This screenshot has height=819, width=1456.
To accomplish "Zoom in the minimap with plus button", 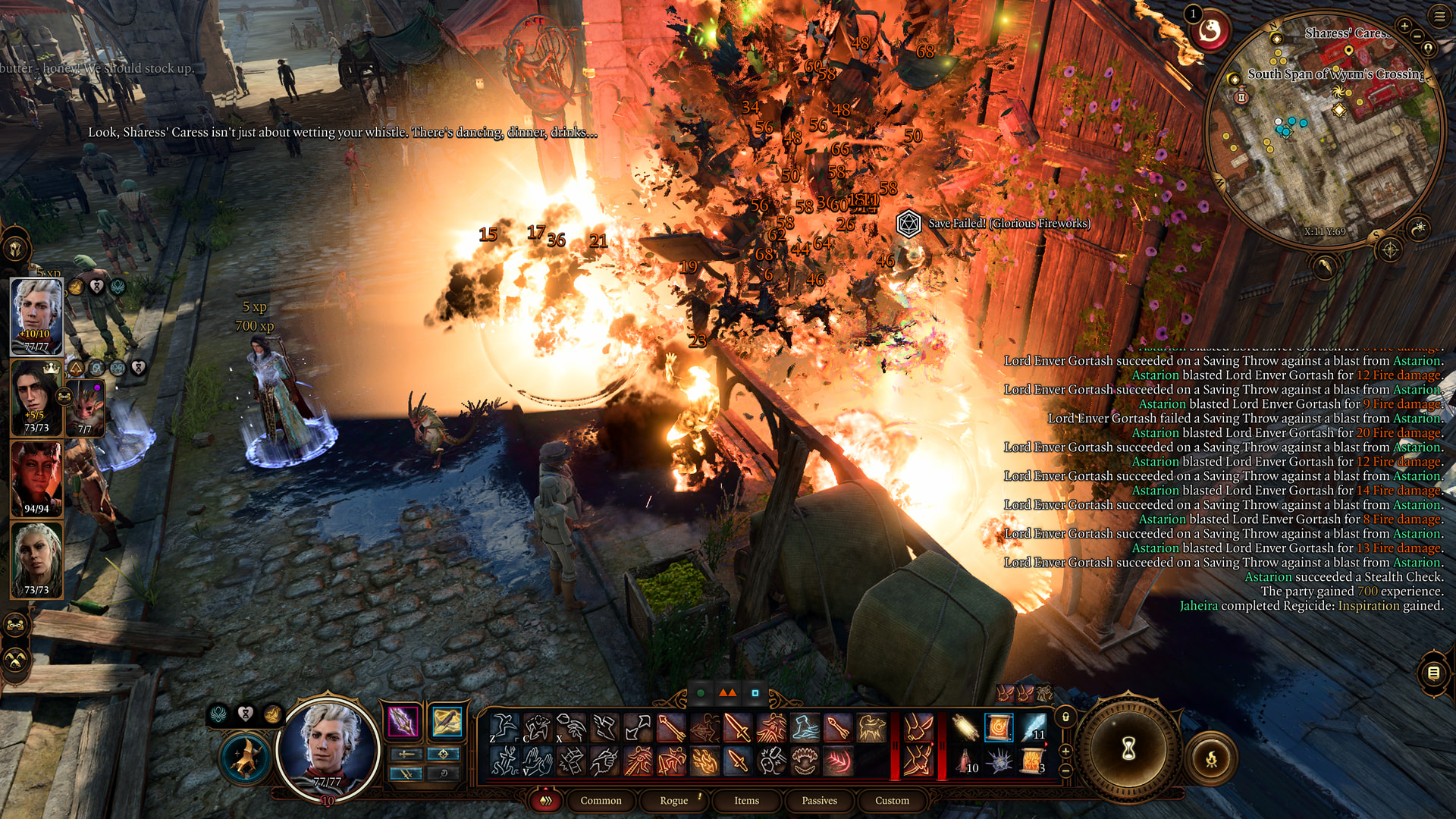I will coord(1404,27).
